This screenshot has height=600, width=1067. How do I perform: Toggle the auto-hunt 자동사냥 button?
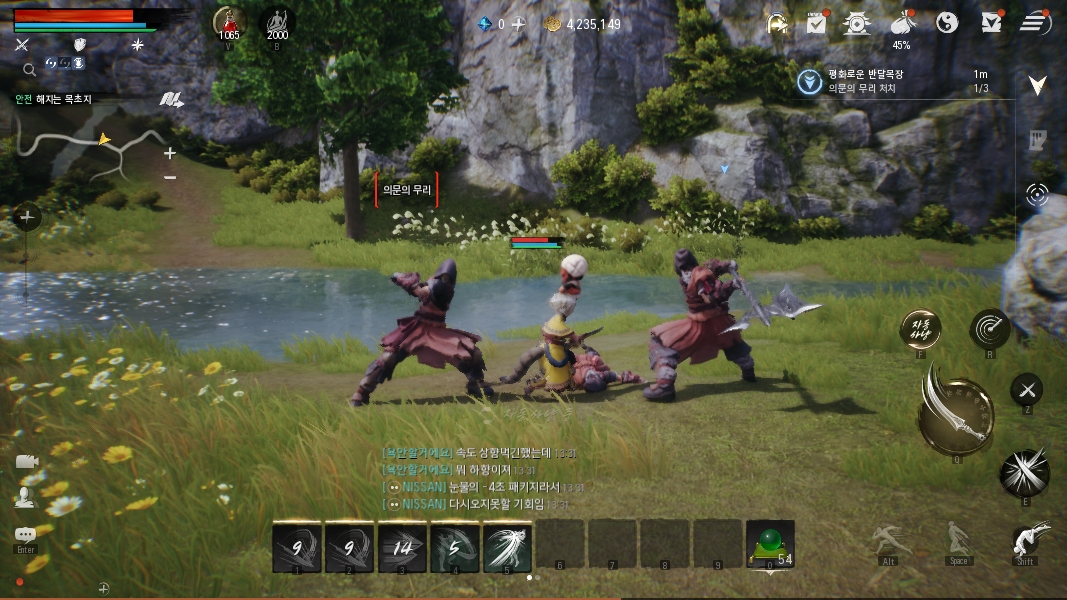coord(920,328)
